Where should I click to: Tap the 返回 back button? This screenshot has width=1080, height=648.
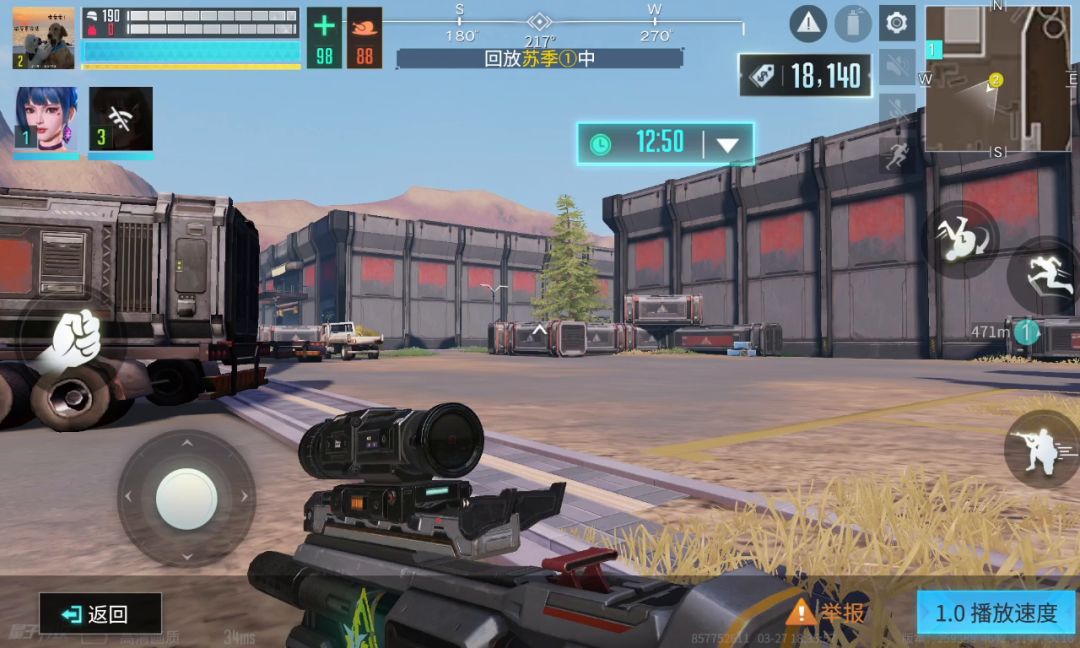point(100,614)
